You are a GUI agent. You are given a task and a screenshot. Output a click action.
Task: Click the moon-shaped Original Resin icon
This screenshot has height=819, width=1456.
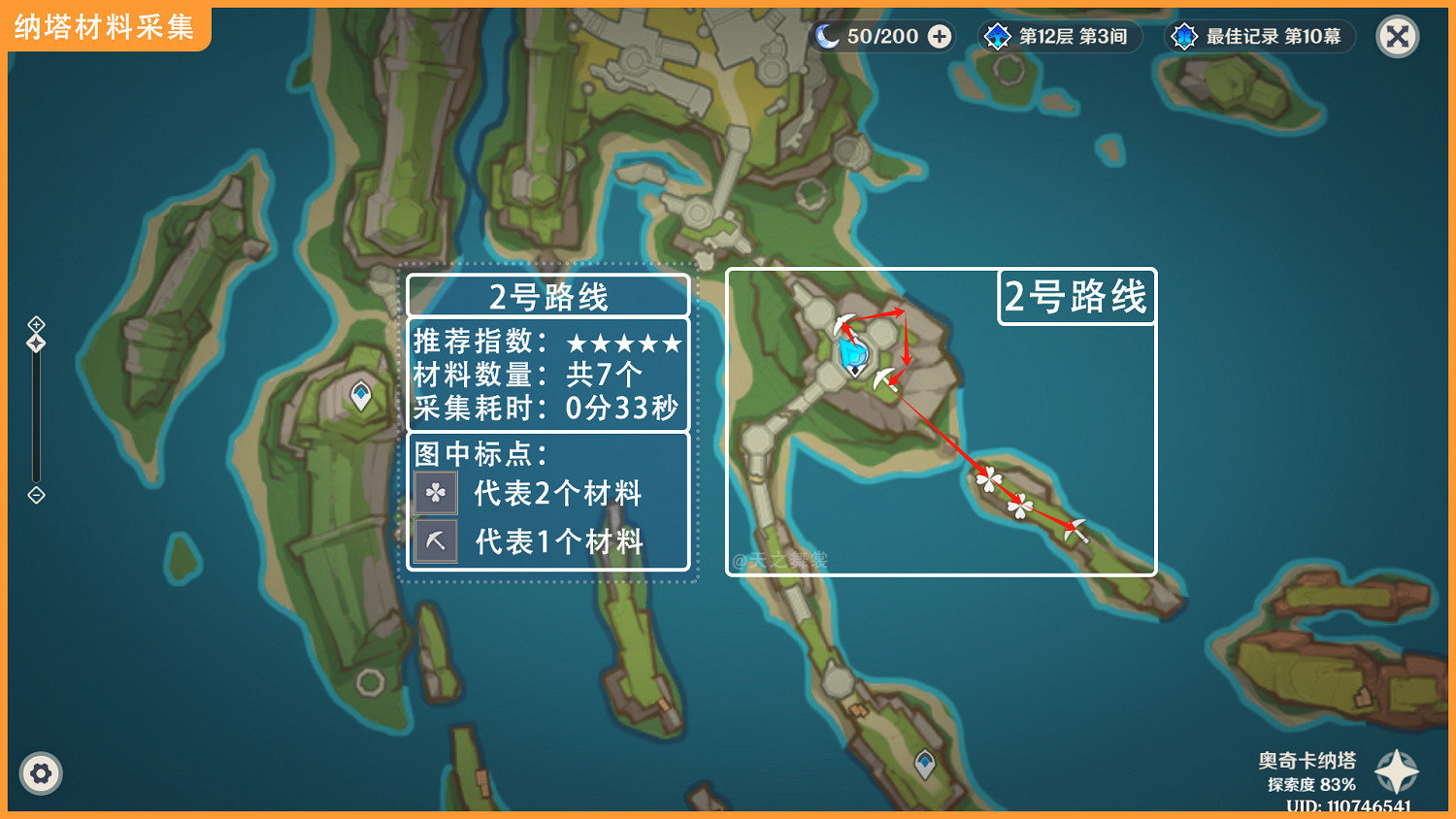(830, 37)
